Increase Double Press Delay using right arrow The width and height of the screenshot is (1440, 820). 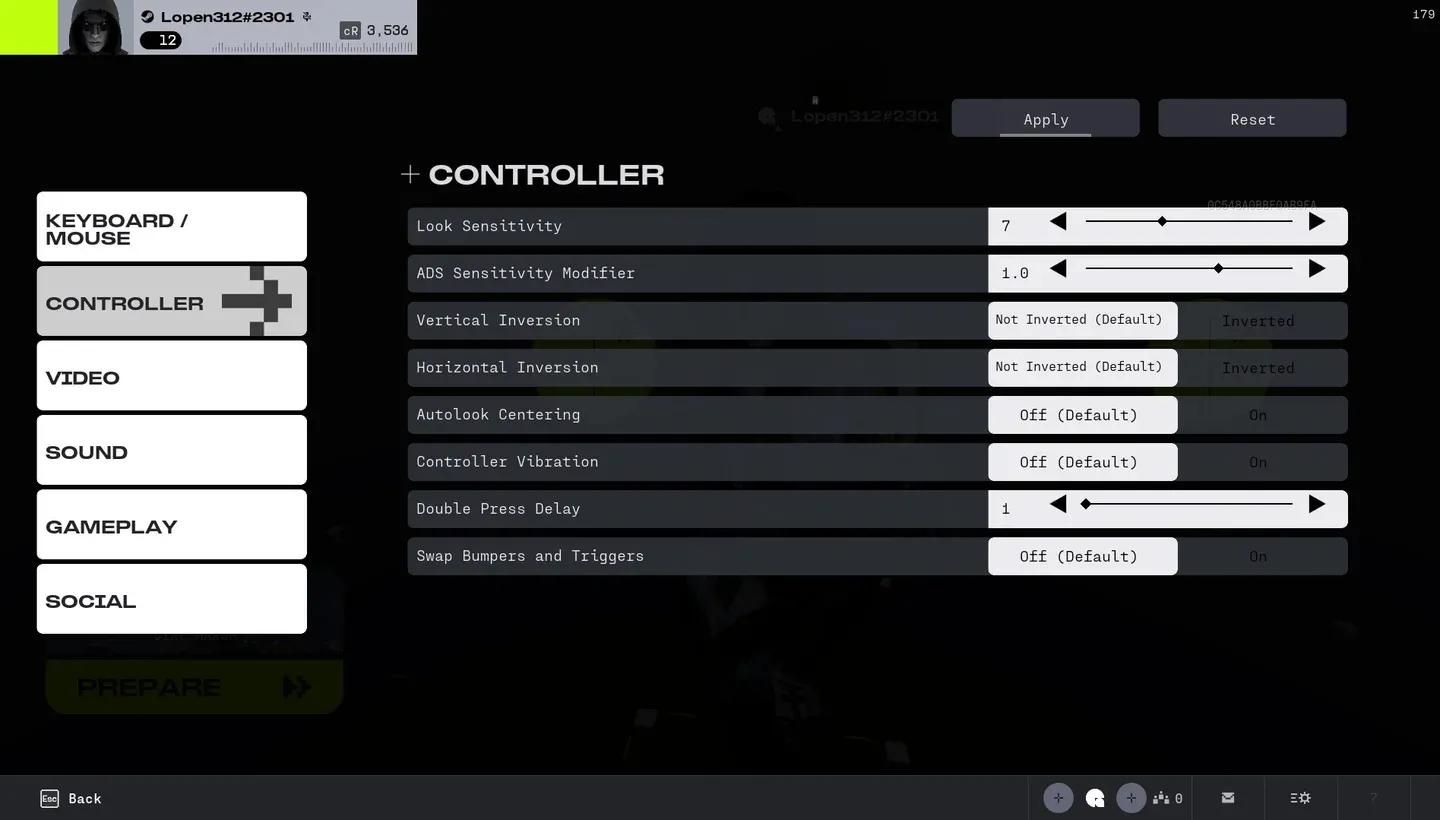pos(1316,505)
